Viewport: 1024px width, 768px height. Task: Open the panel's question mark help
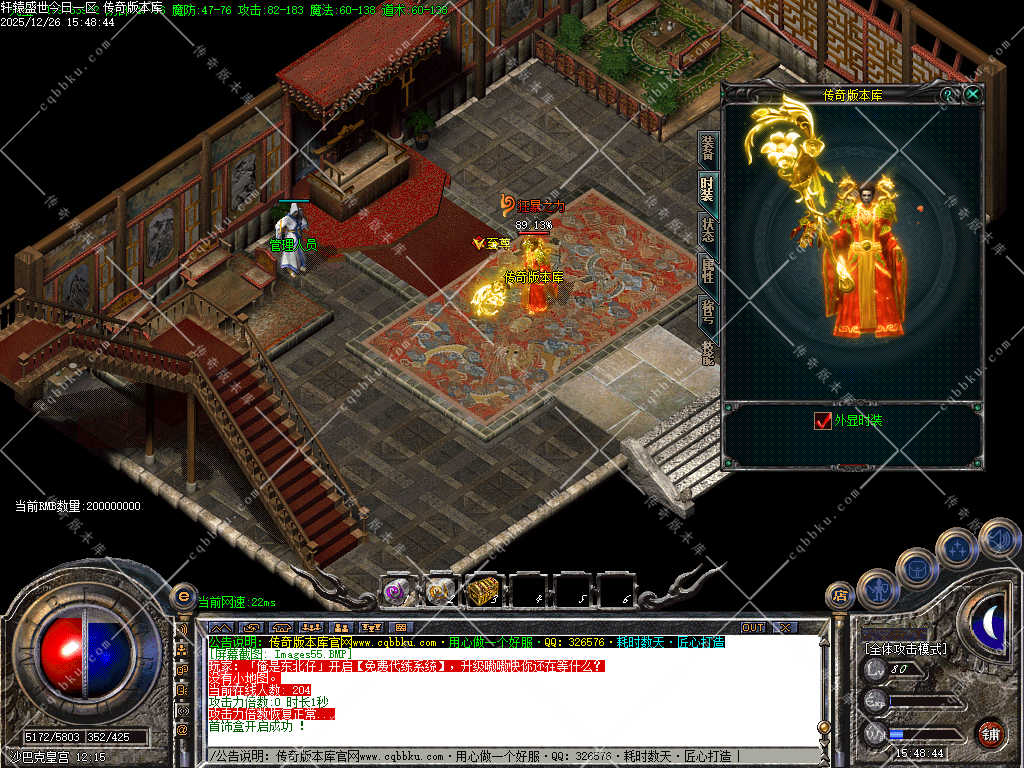(x=948, y=94)
